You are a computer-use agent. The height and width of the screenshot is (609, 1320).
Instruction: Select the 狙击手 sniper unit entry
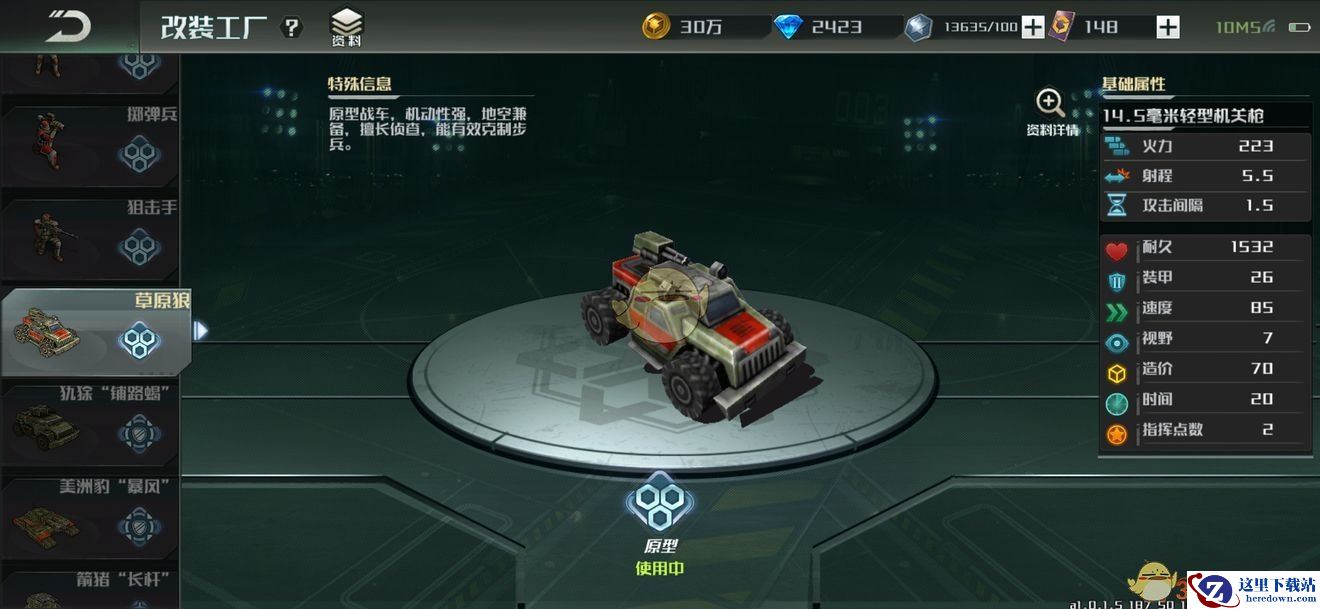(x=90, y=241)
